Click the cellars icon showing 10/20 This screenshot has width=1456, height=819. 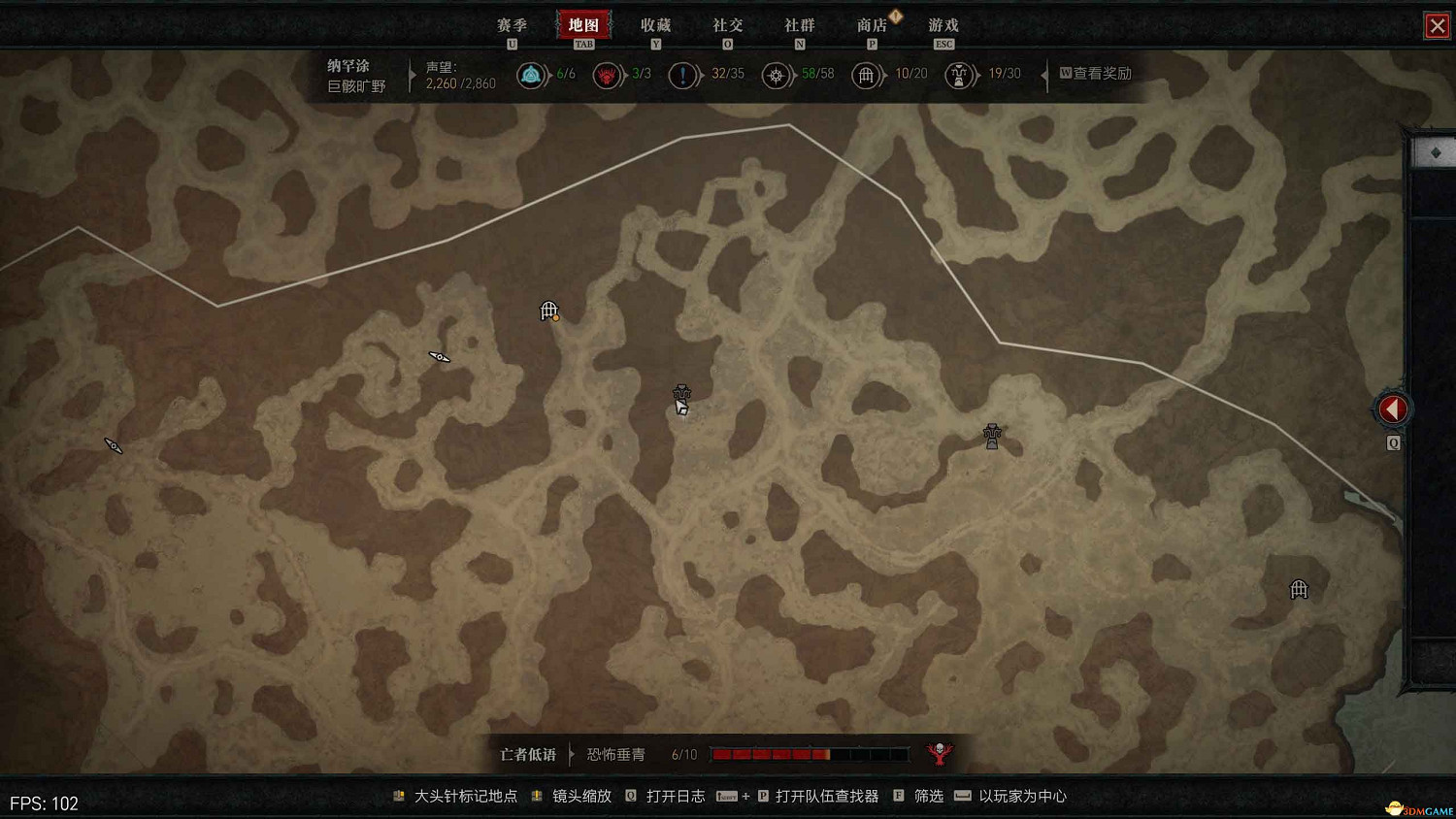(867, 74)
